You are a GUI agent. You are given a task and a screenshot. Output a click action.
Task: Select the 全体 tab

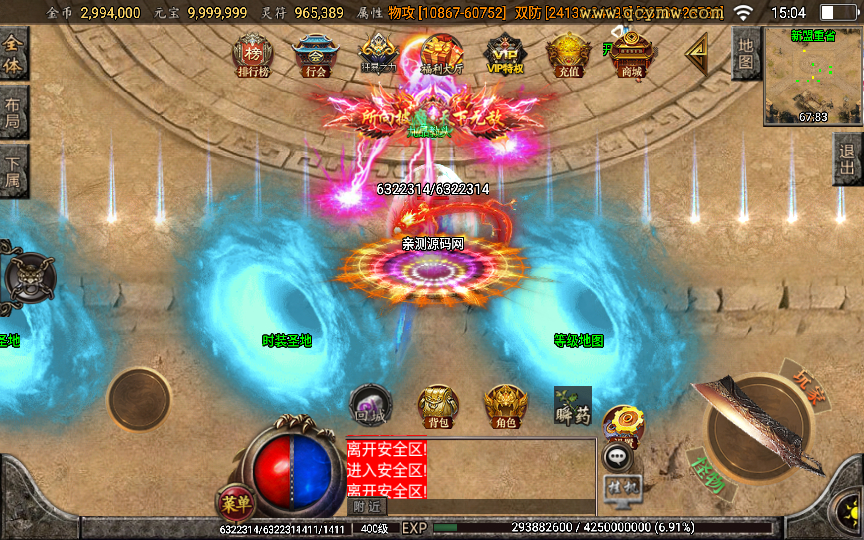(x=14, y=53)
